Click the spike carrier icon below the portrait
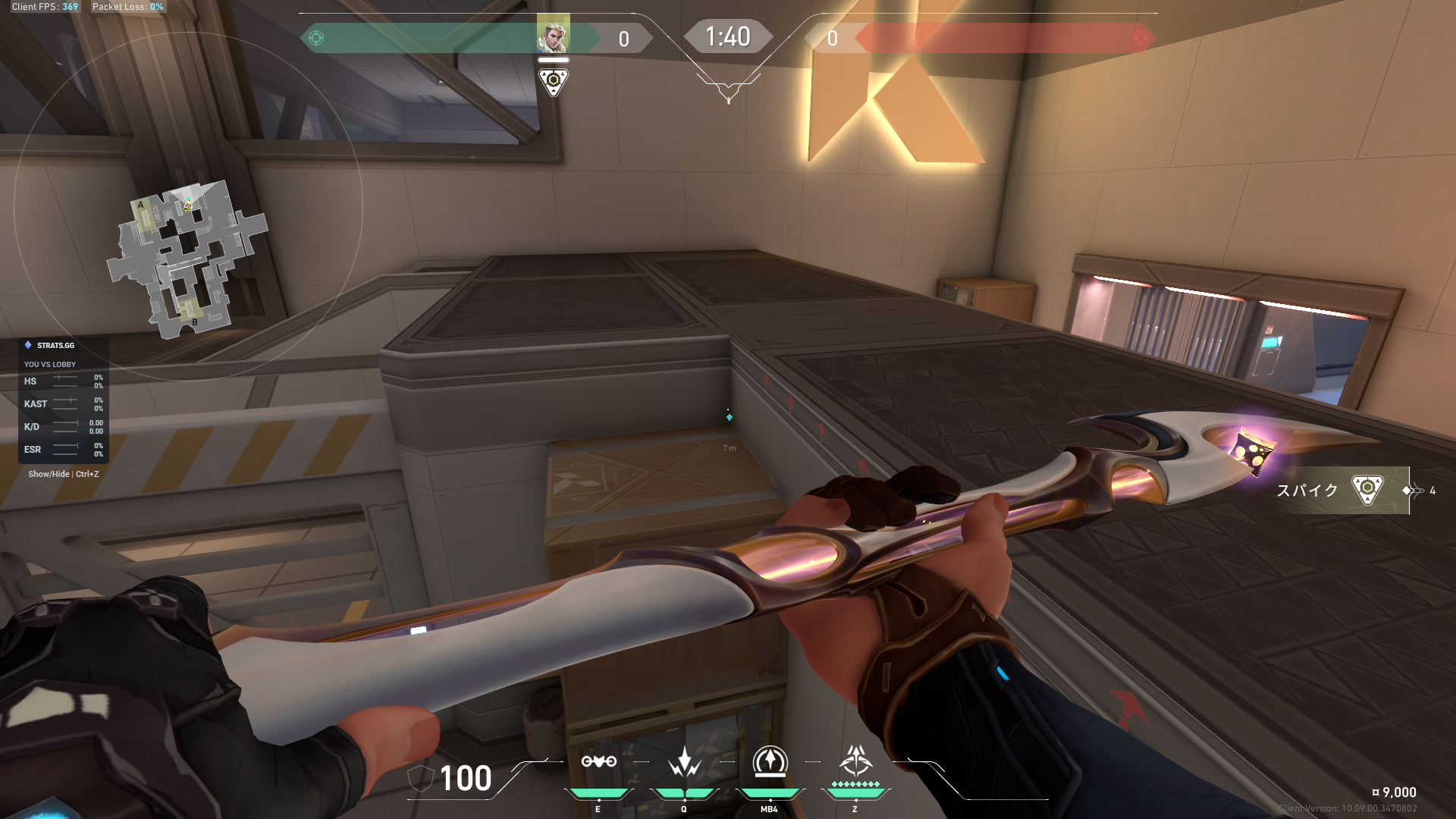Image resolution: width=1456 pixels, height=819 pixels. click(553, 80)
